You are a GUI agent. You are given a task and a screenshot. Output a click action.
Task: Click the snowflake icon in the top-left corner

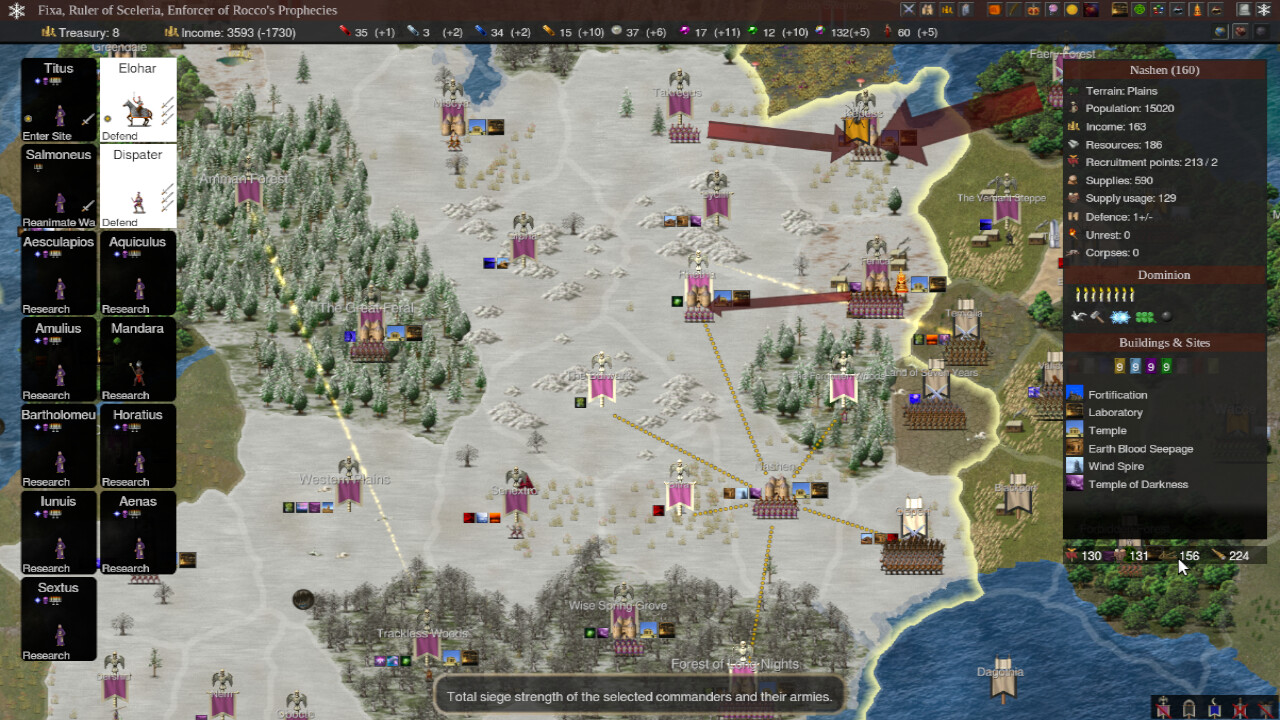(16, 10)
